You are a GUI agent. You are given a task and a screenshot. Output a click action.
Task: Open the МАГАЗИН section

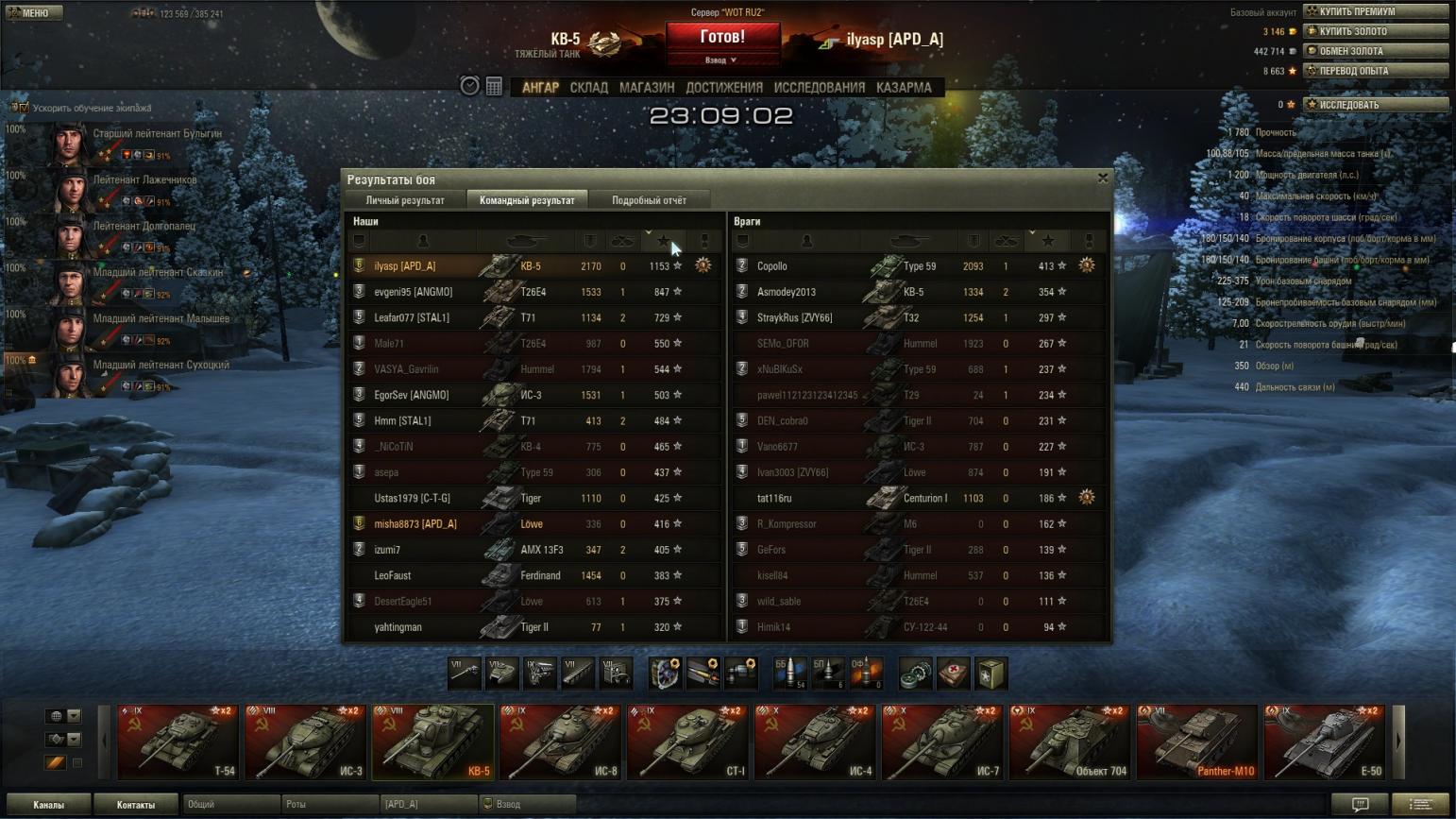pos(647,87)
